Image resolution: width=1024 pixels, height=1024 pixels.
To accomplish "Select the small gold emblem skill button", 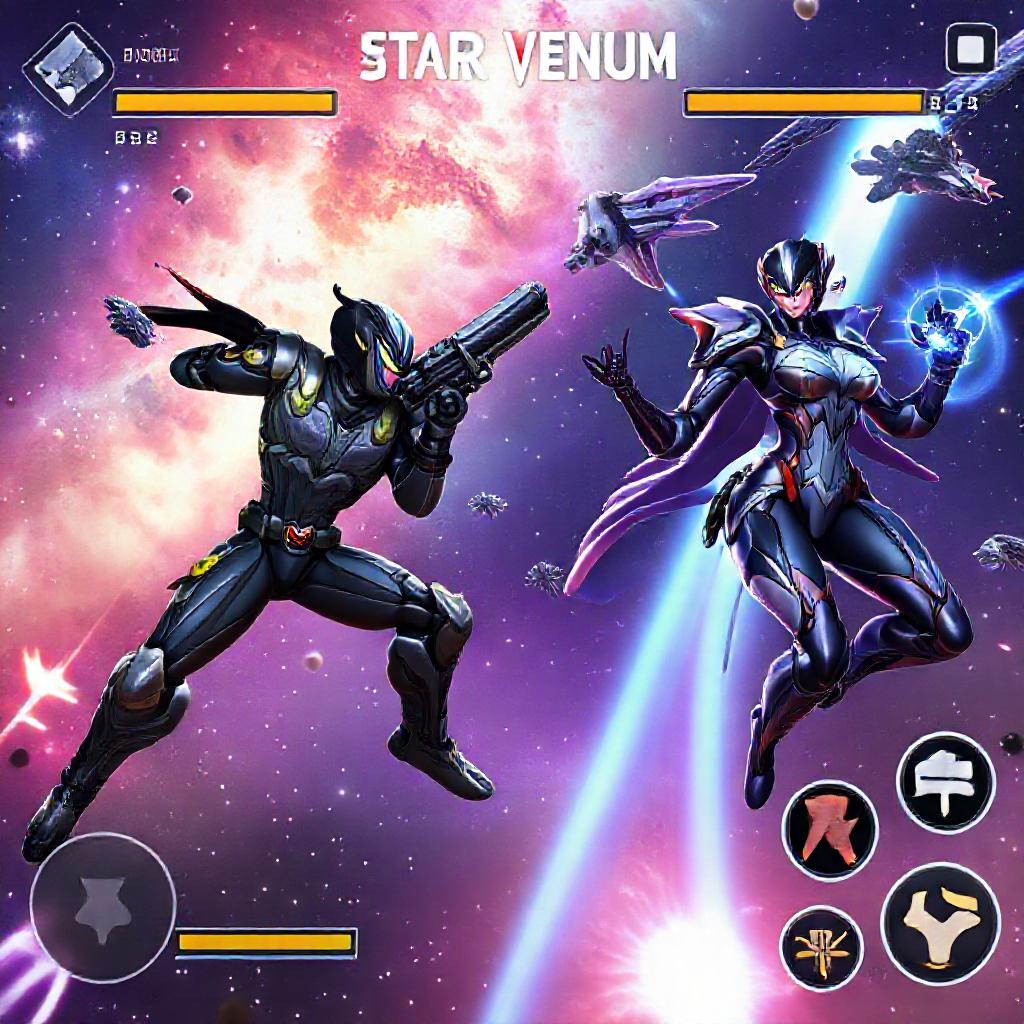I will pyautogui.click(x=821, y=947).
